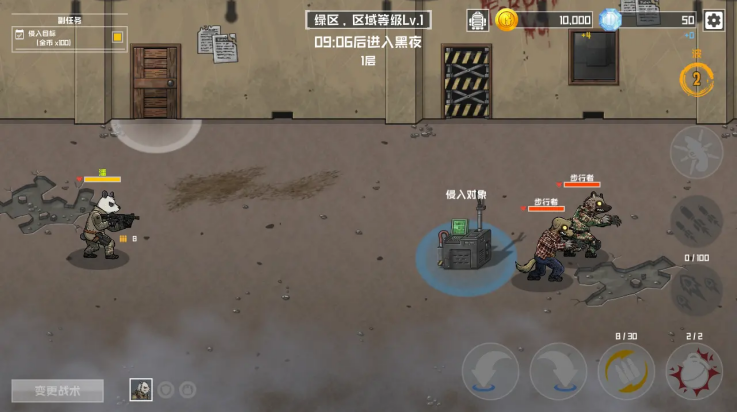The width and height of the screenshot is (737, 412).
Task: Open the side quest objective entry
Action: coord(62,38)
